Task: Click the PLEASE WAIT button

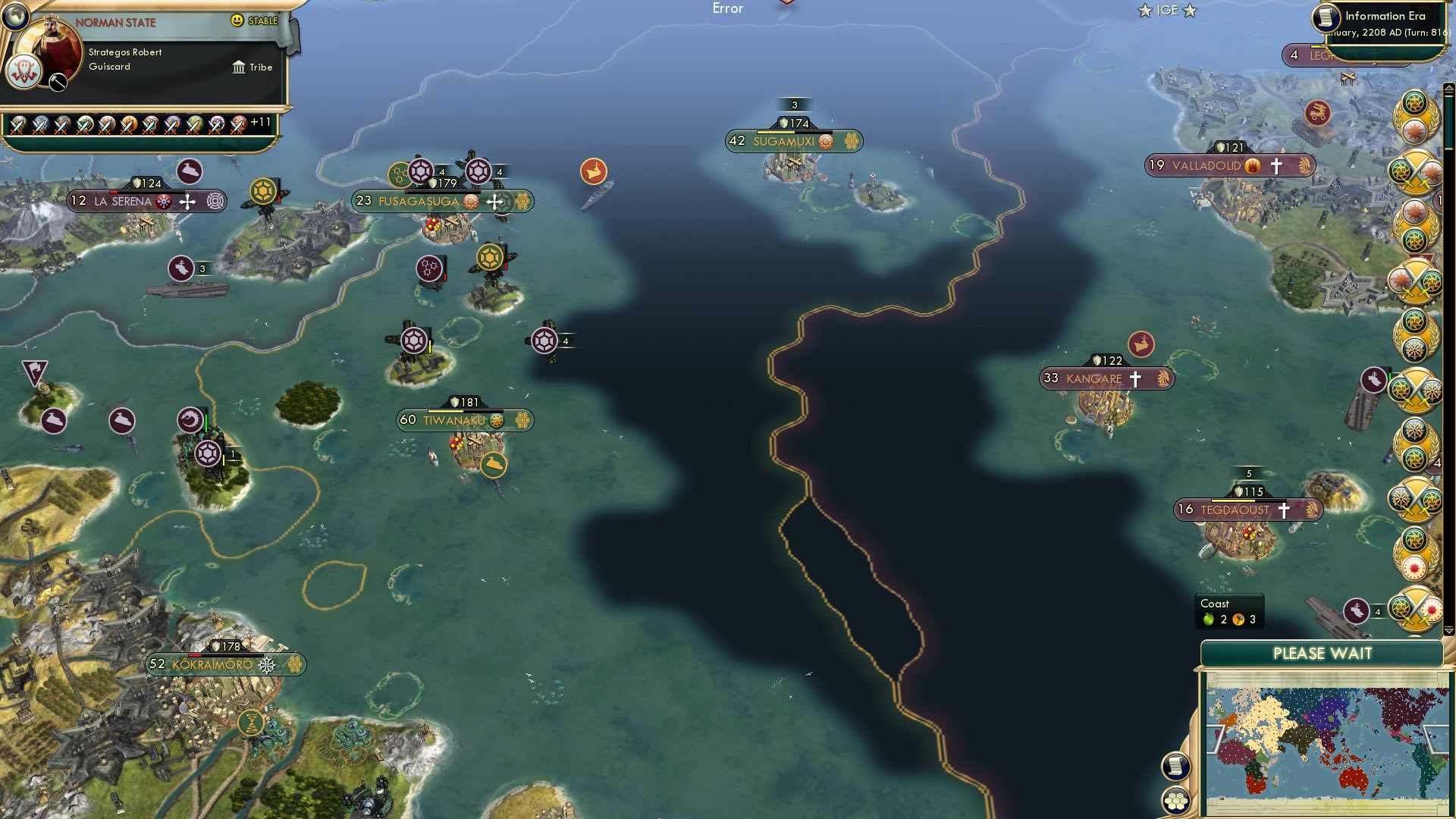Action: click(1323, 652)
